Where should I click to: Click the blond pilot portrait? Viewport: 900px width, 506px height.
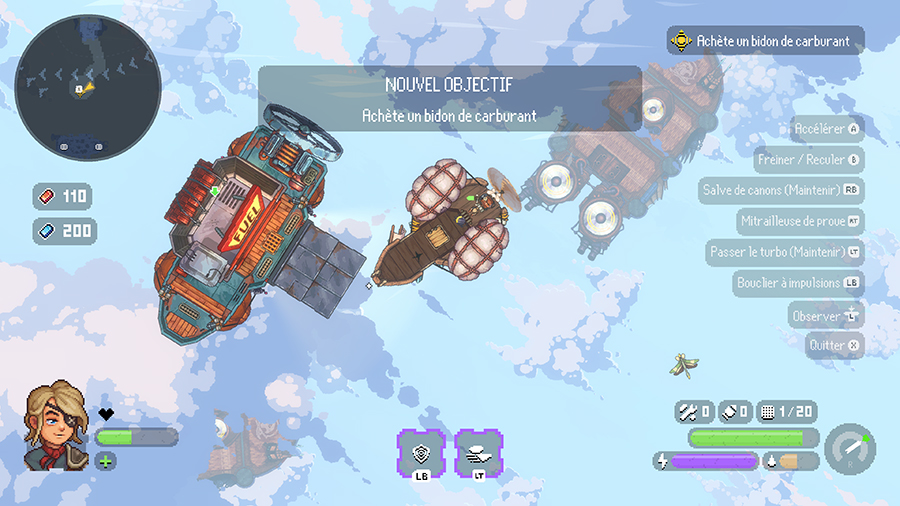point(57,425)
